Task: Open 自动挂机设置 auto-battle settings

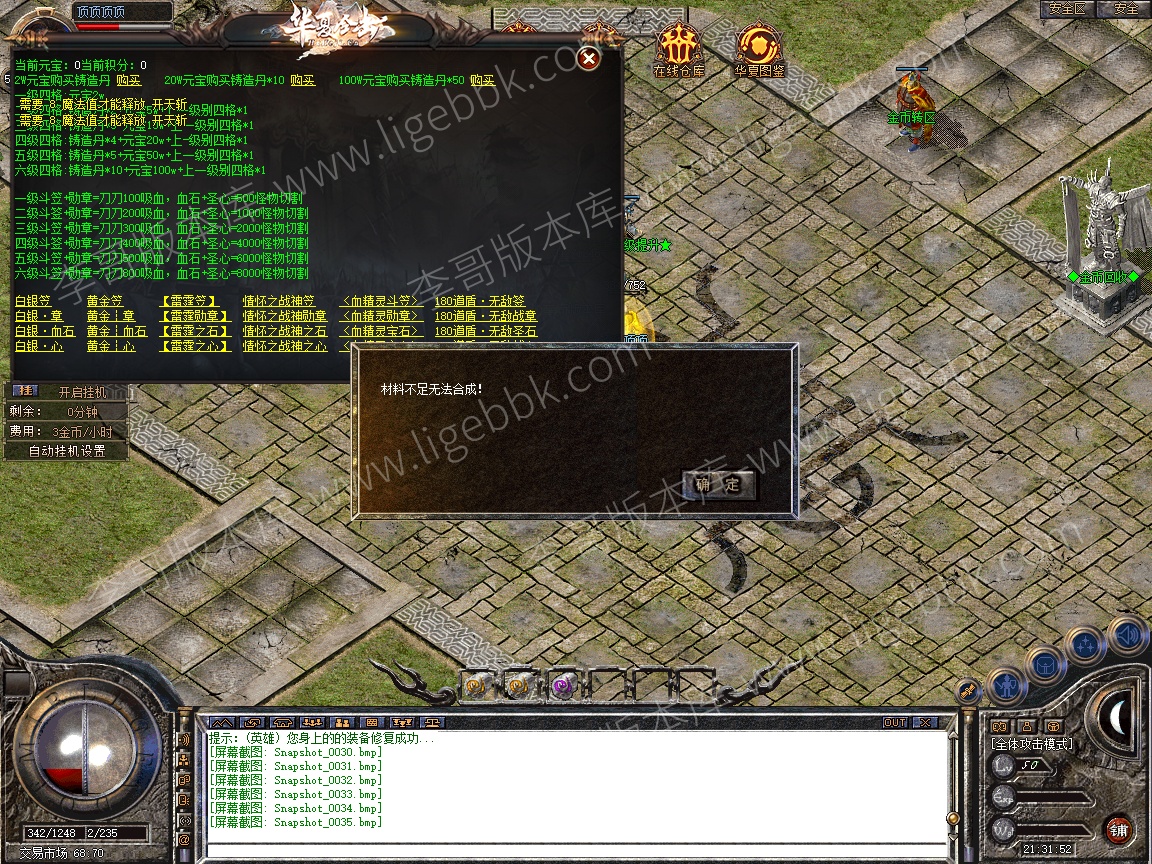Action: point(66,451)
